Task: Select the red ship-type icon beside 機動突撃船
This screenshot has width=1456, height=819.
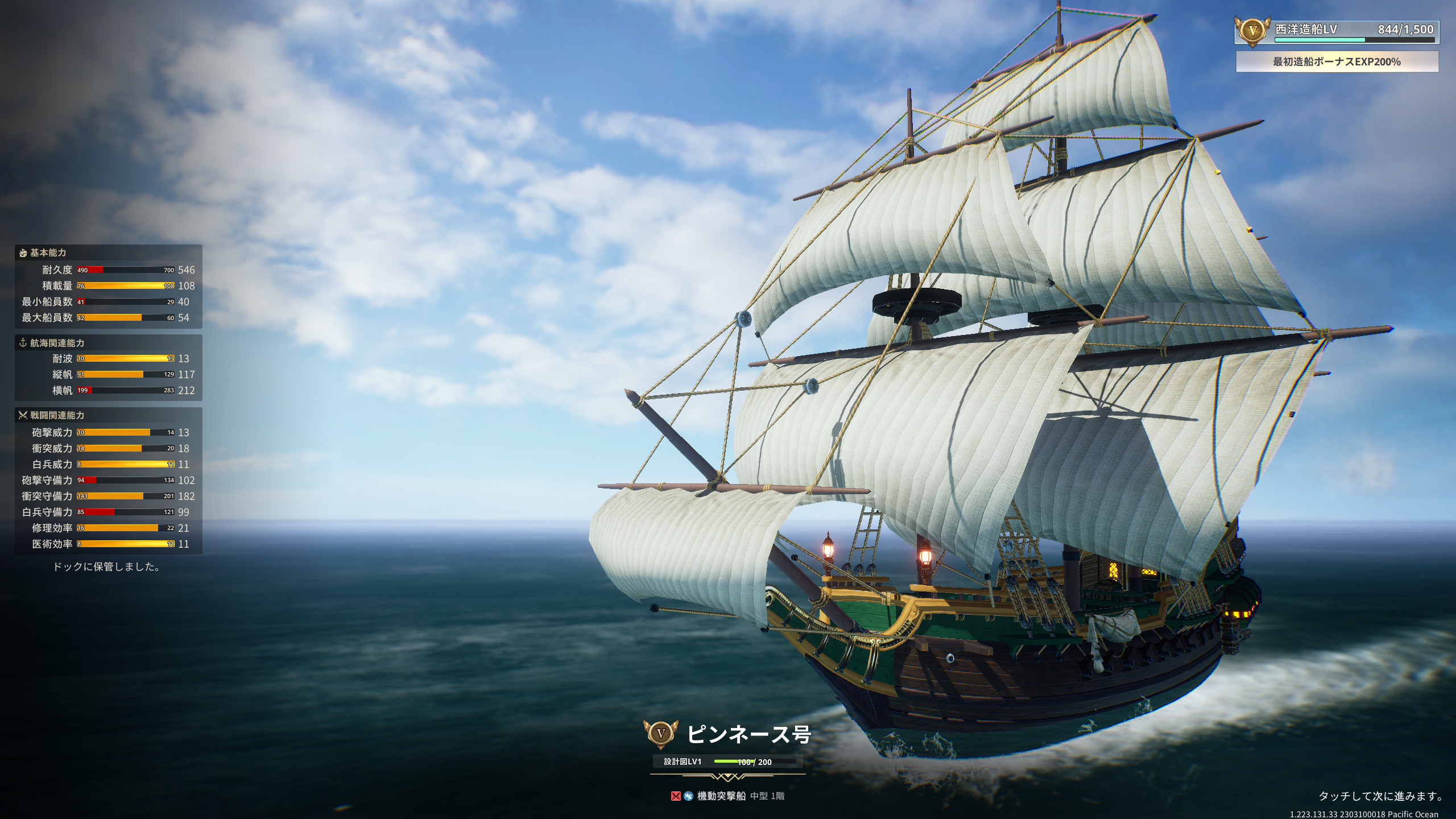Action: (x=676, y=796)
